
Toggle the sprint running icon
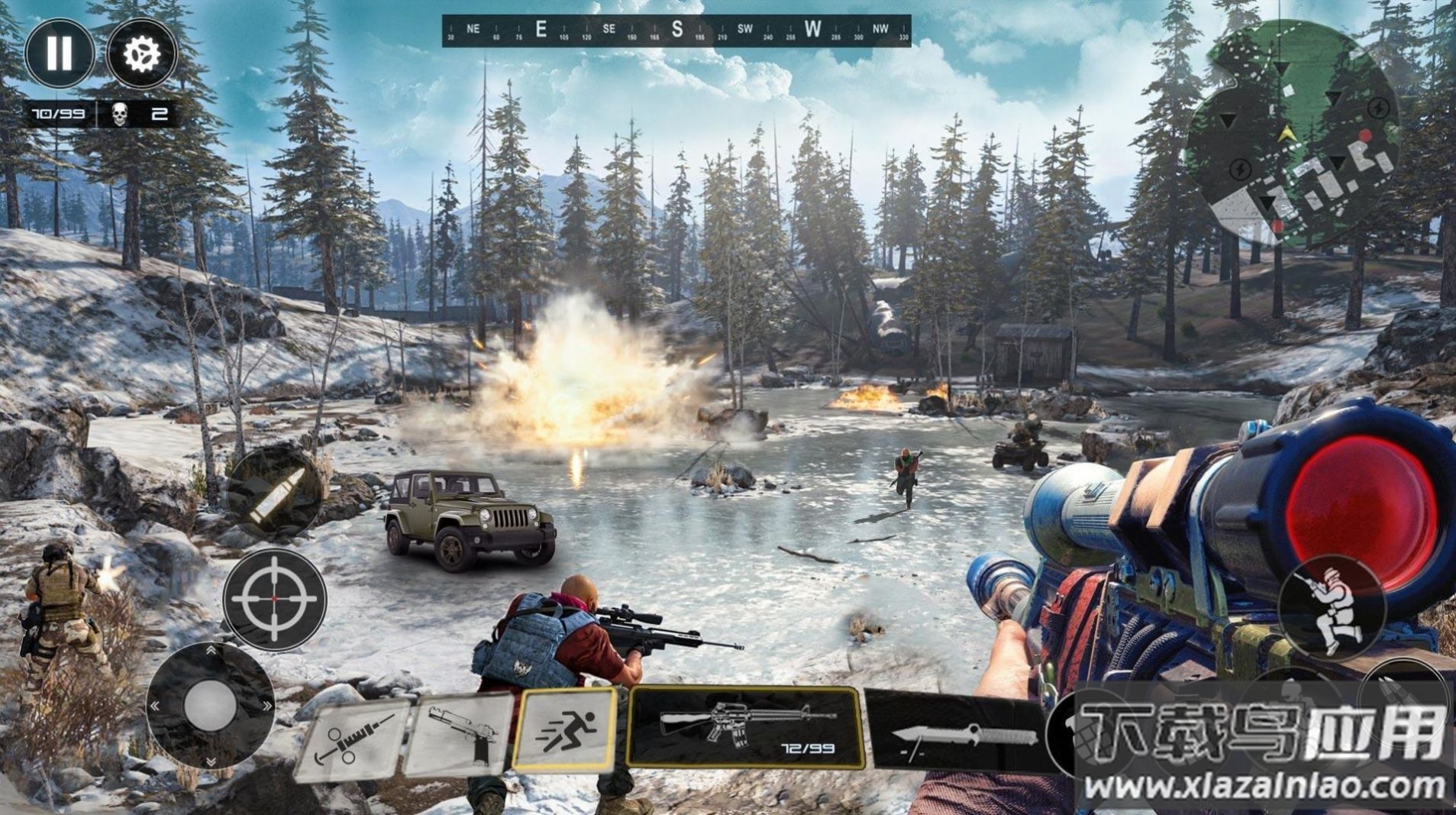point(565,728)
